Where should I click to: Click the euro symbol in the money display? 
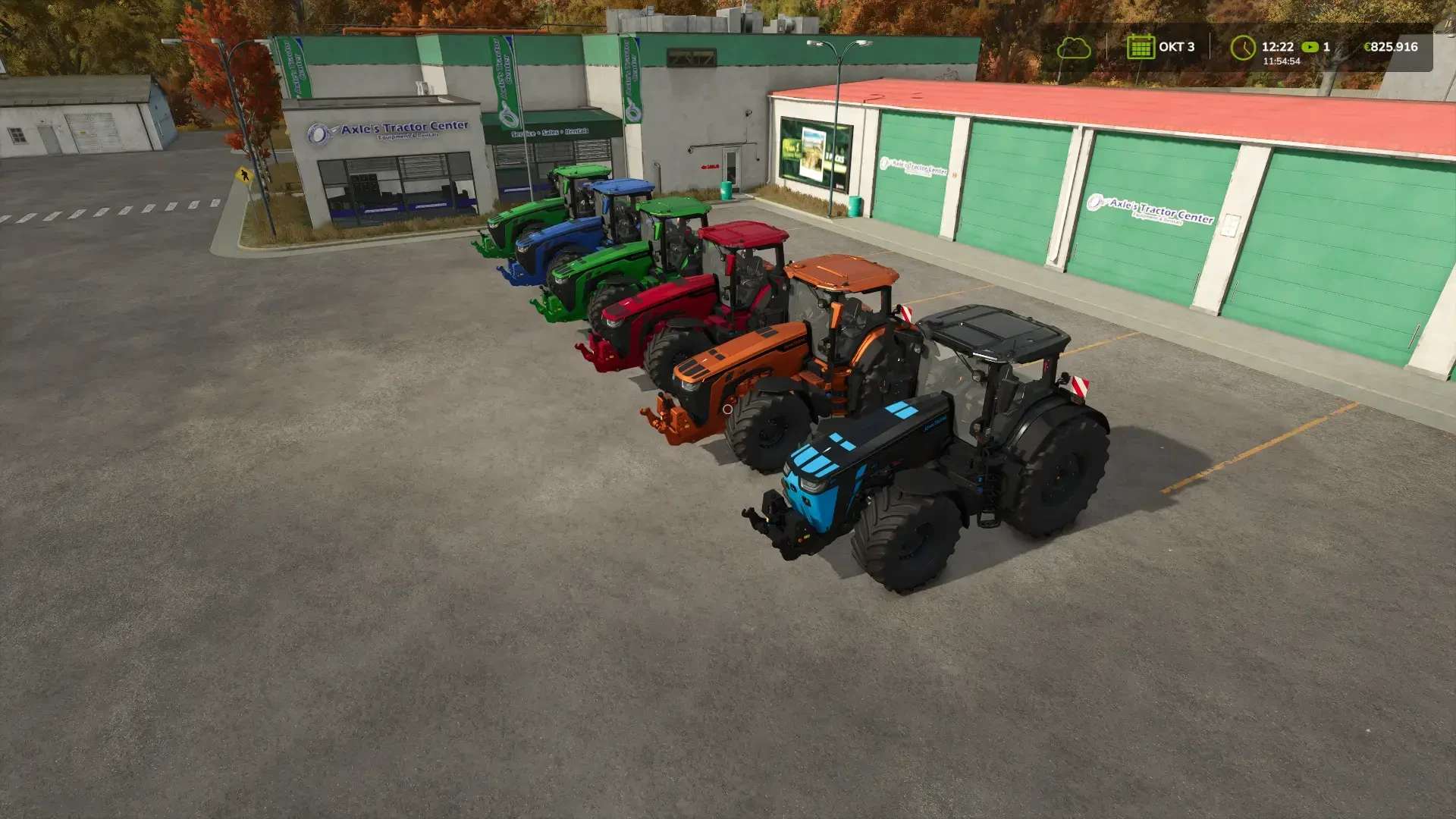1367,47
